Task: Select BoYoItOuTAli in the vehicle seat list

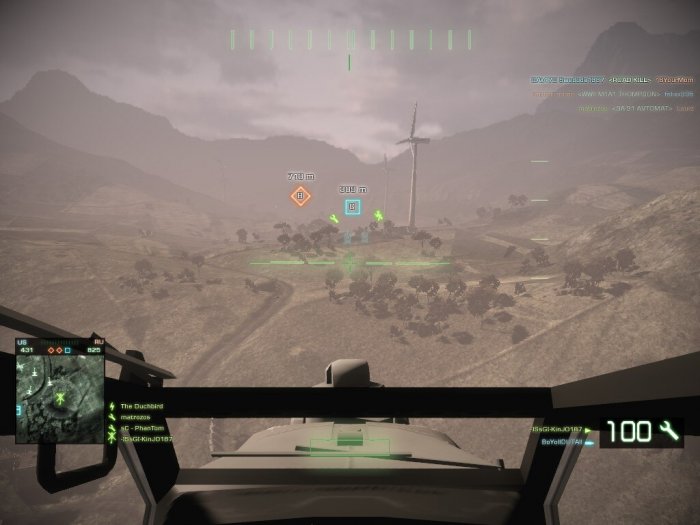Action: [x=562, y=441]
